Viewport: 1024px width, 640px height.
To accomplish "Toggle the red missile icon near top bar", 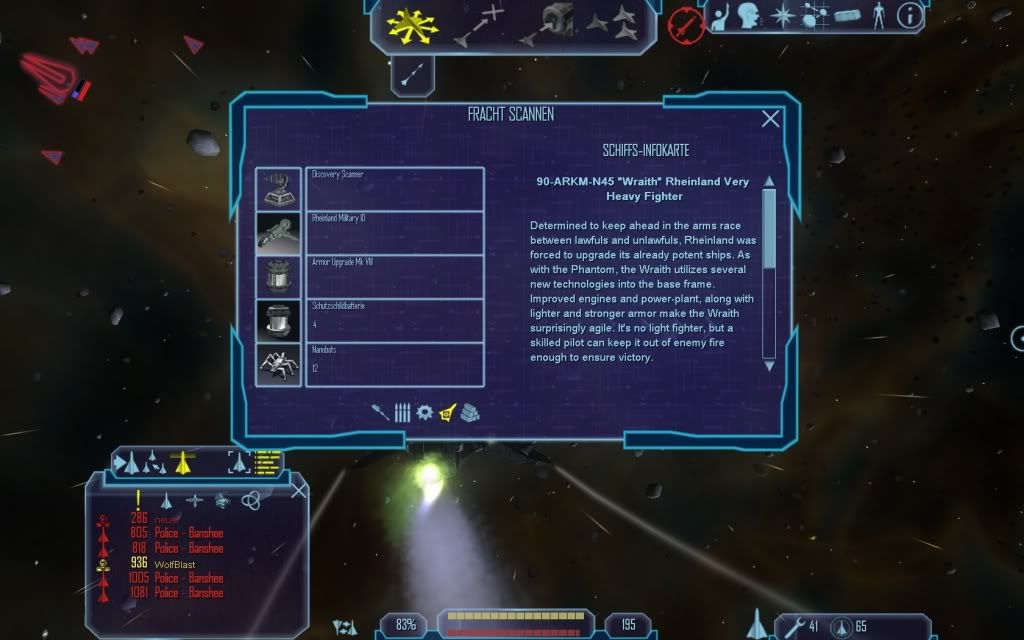I will click(686, 22).
